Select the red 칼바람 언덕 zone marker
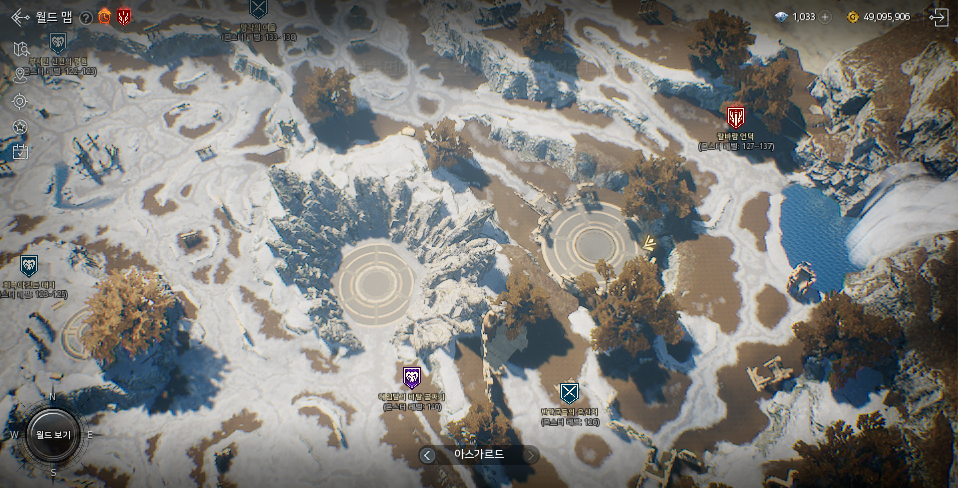This screenshot has width=958, height=488. 736,117
